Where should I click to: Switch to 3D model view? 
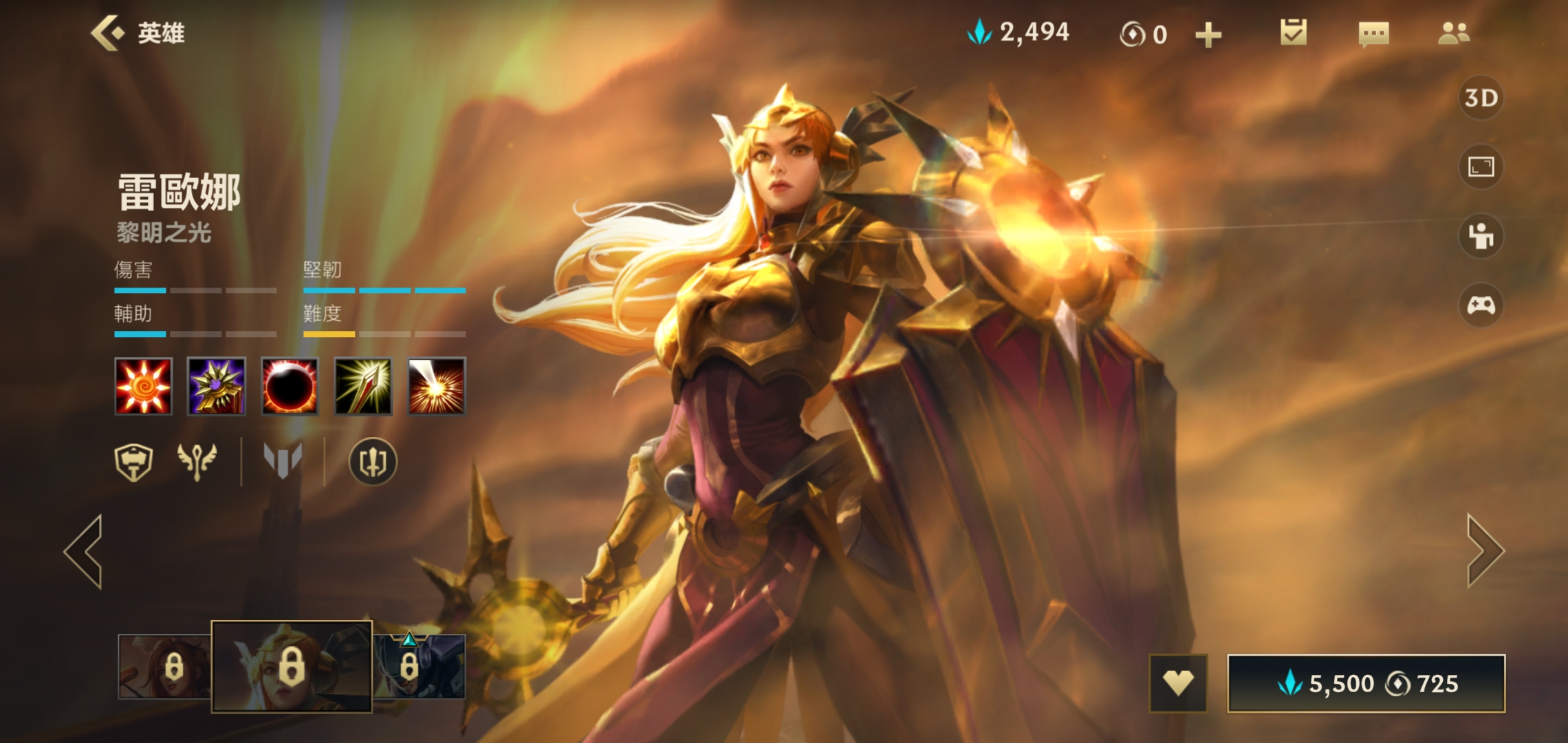click(x=1481, y=98)
